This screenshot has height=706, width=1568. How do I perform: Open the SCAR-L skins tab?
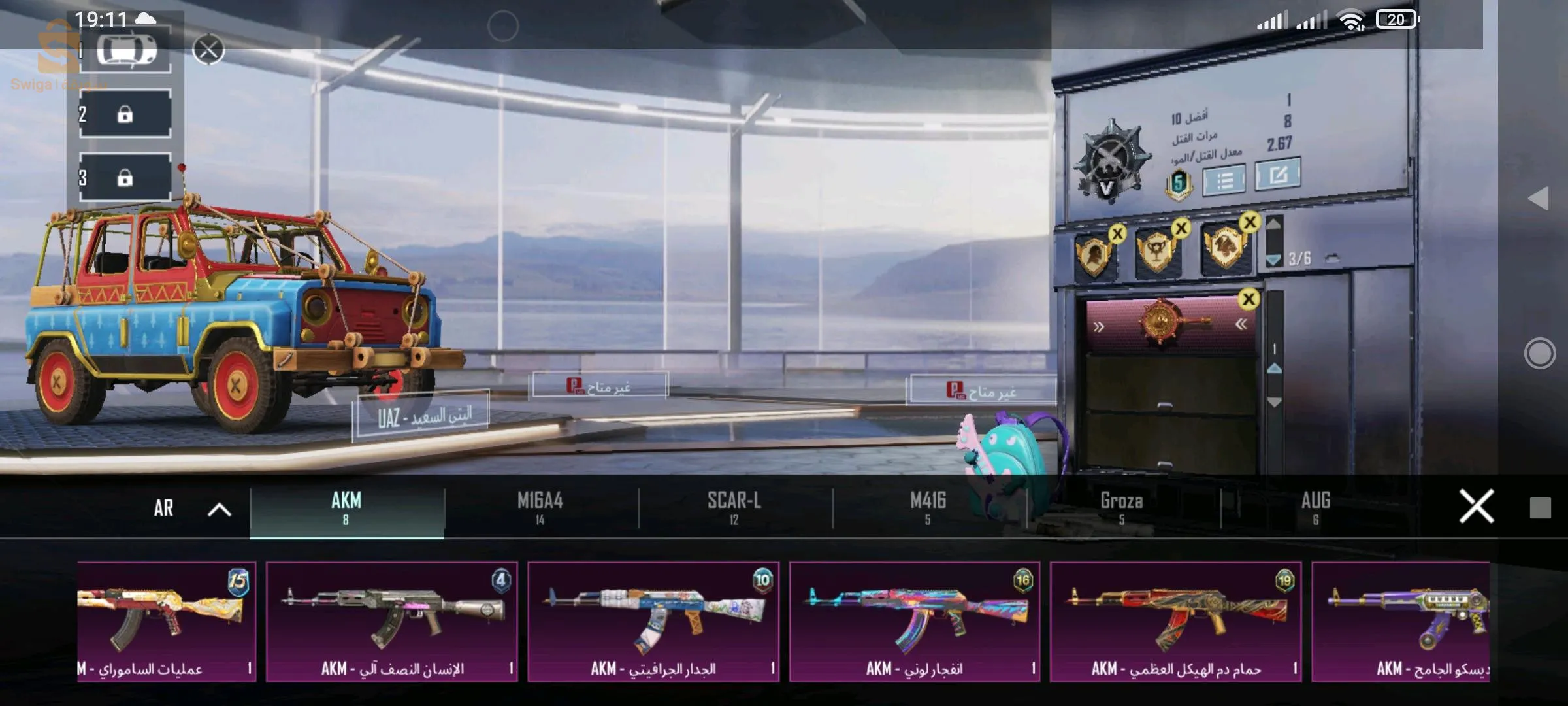(x=734, y=508)
